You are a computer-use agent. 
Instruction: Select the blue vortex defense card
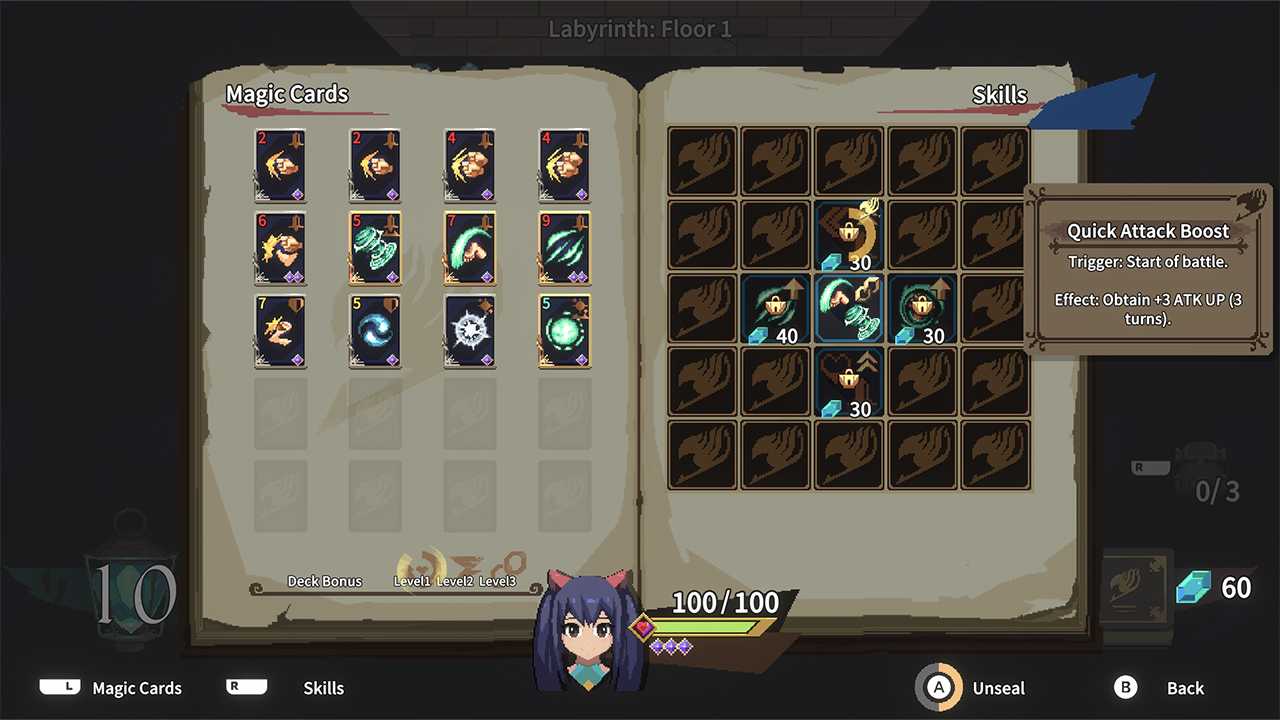tap(375, 330)
